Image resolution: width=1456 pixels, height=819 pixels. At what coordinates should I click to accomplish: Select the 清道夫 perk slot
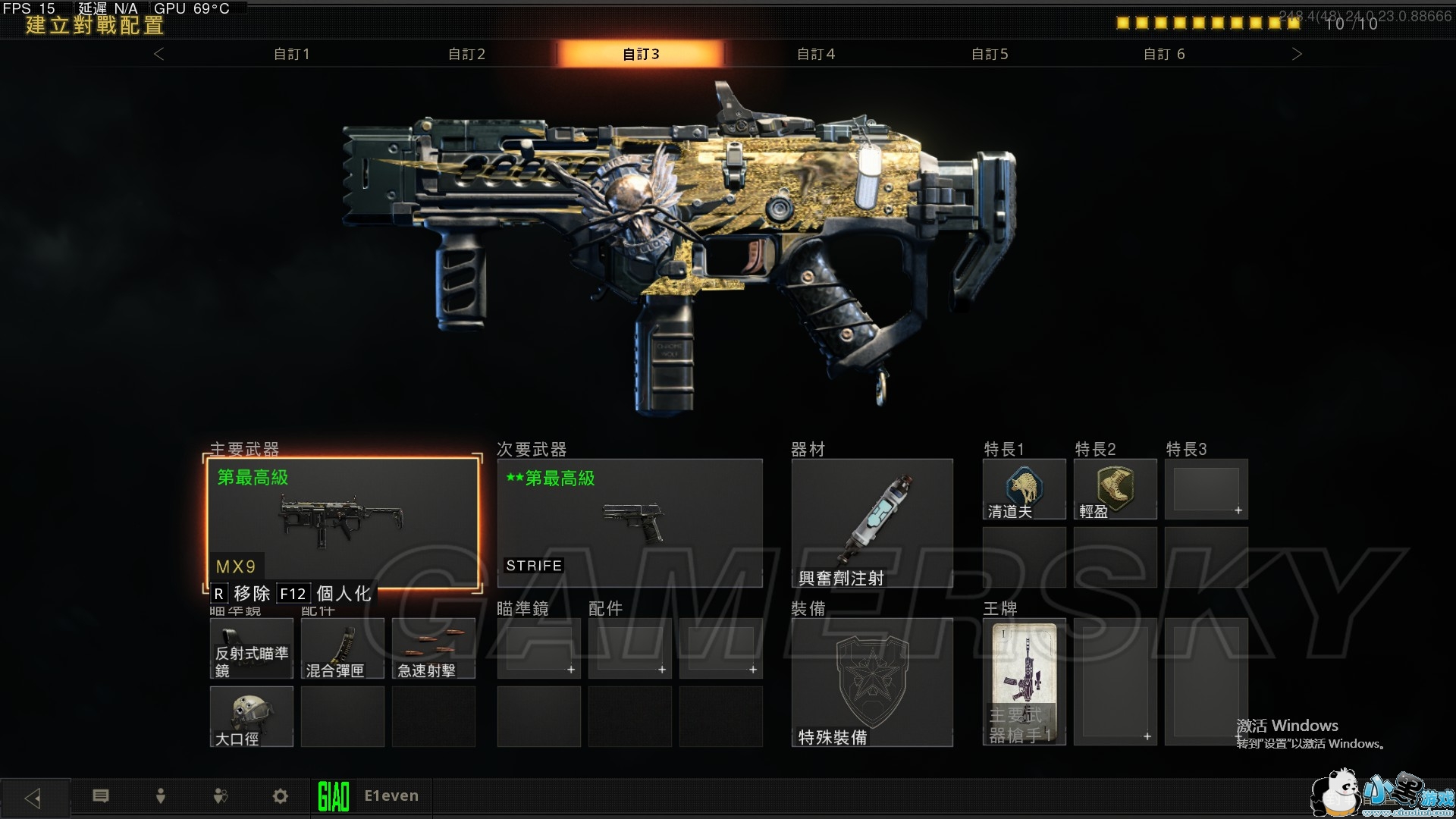(x=1024, y=489)
